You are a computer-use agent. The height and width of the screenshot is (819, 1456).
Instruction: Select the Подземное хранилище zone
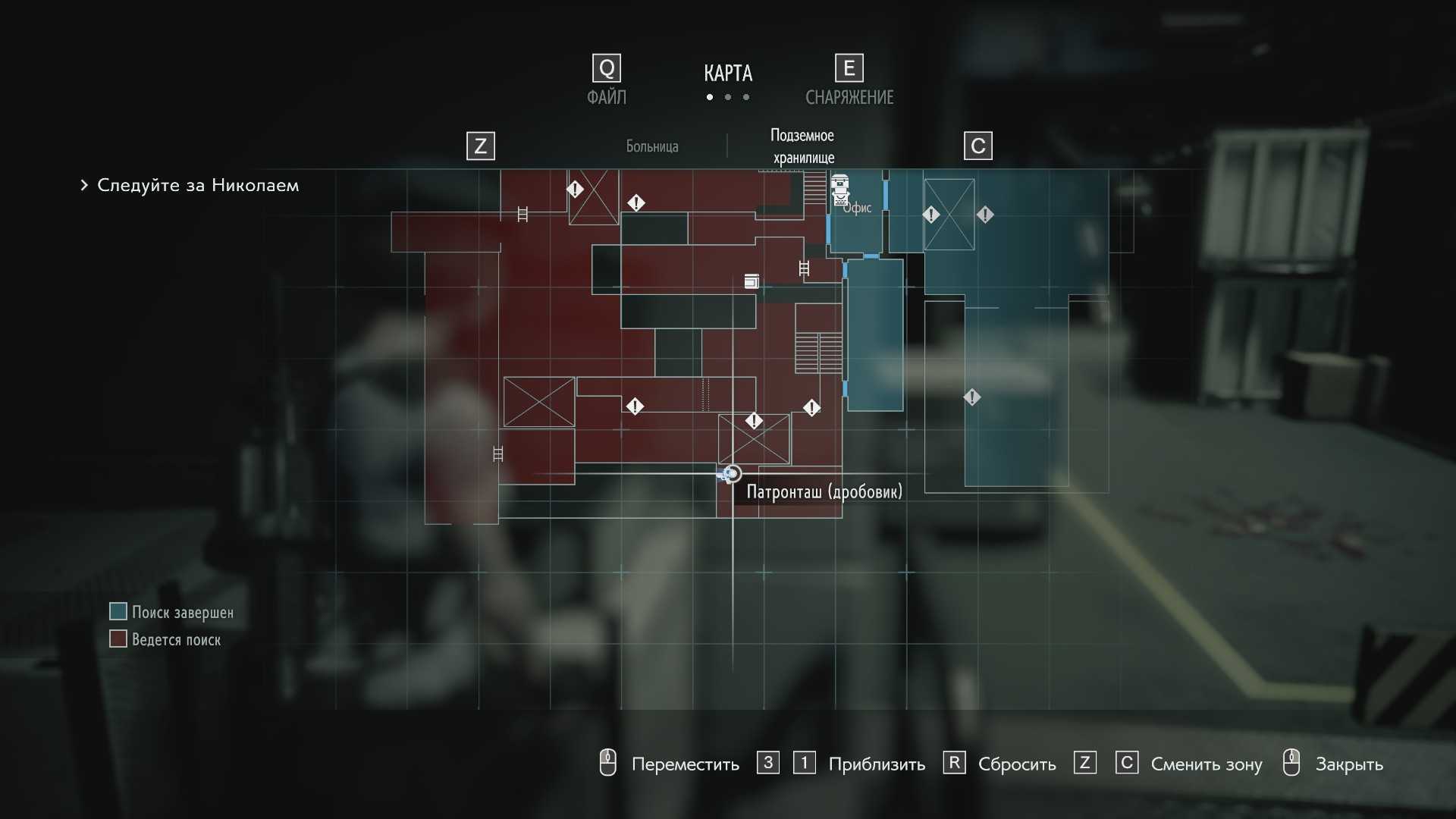coord(802,146)
